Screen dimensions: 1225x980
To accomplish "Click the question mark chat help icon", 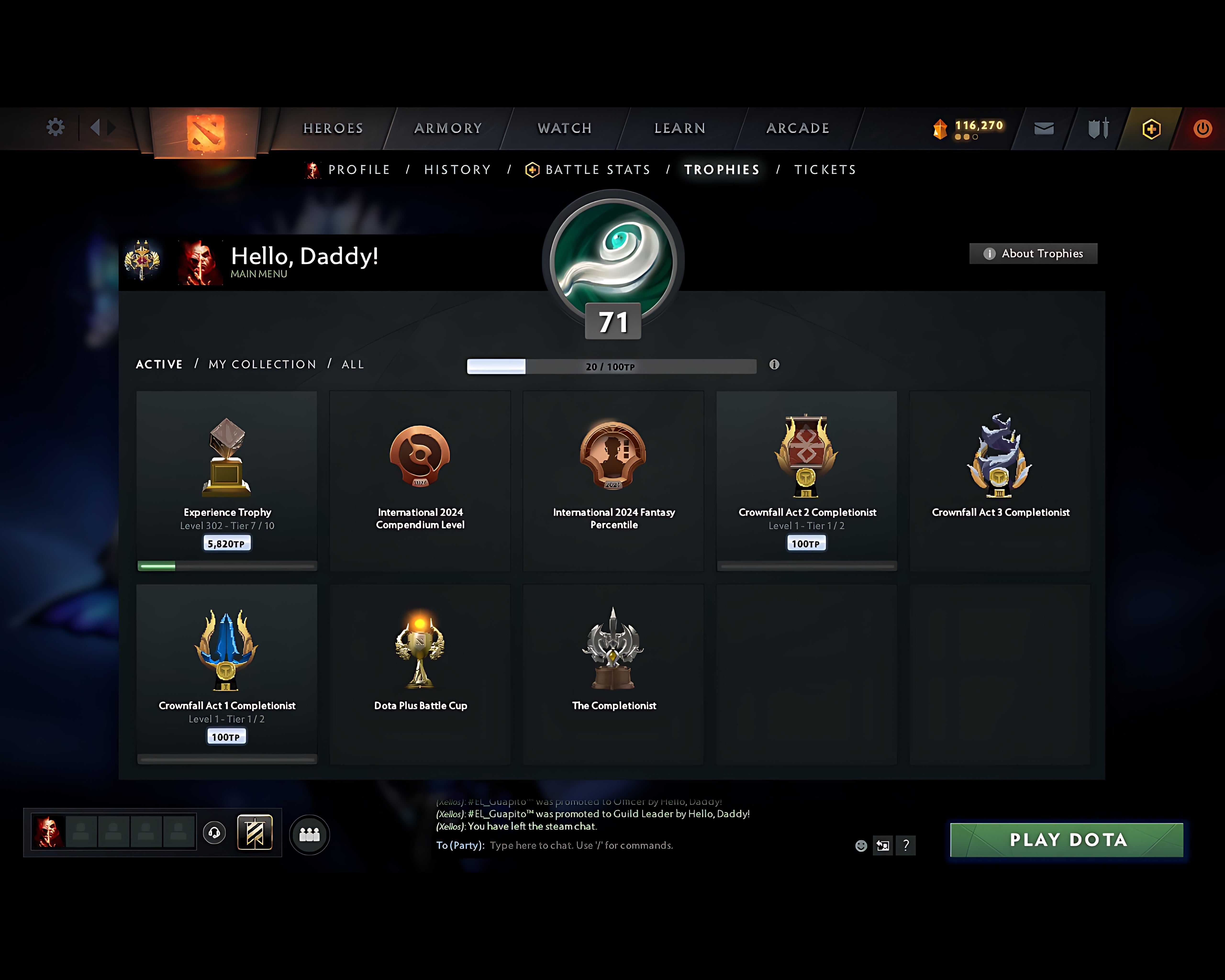I will [x=906, y=845].
